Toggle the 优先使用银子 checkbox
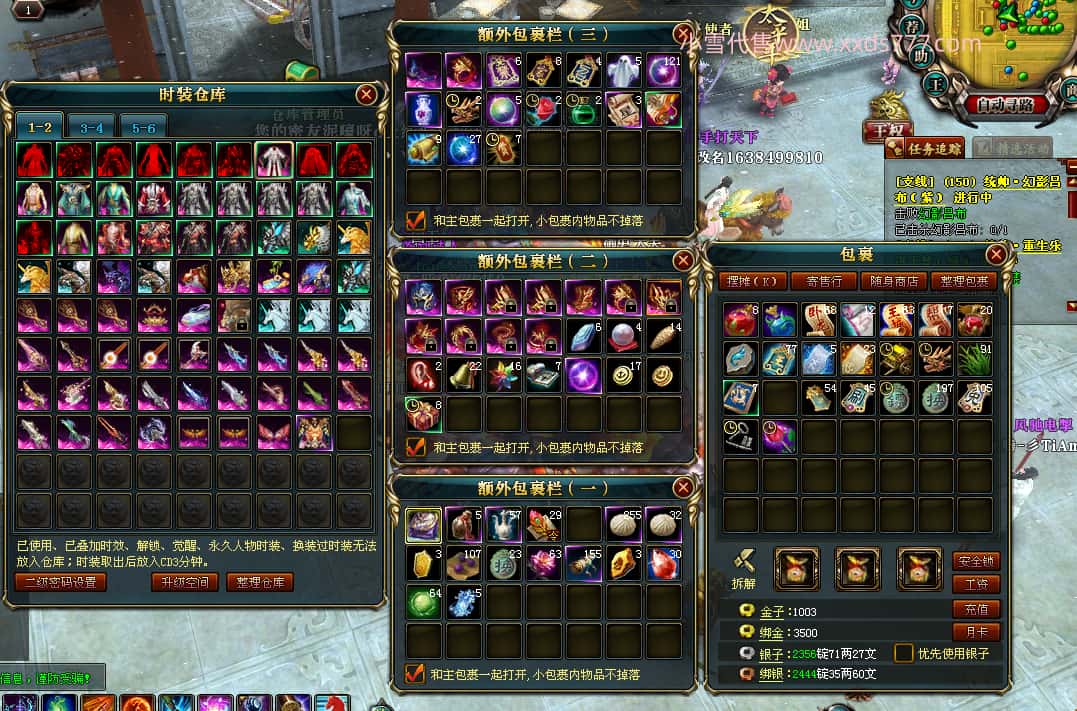The width and height of the screenshot is (1077, 711). pos(903,653)
